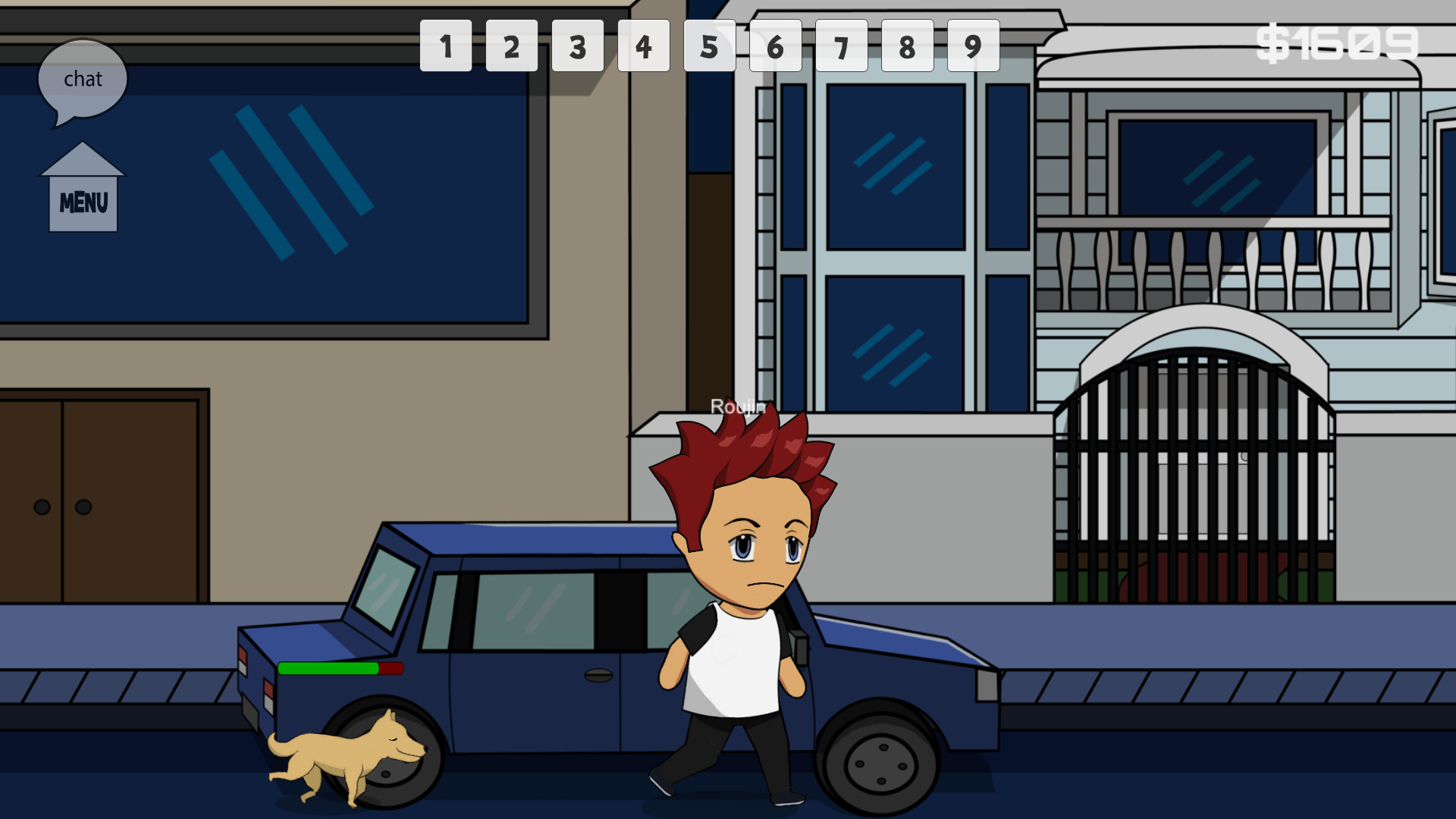
Task: Select hotbar slot 2
Action: click(x=512, y=46)
